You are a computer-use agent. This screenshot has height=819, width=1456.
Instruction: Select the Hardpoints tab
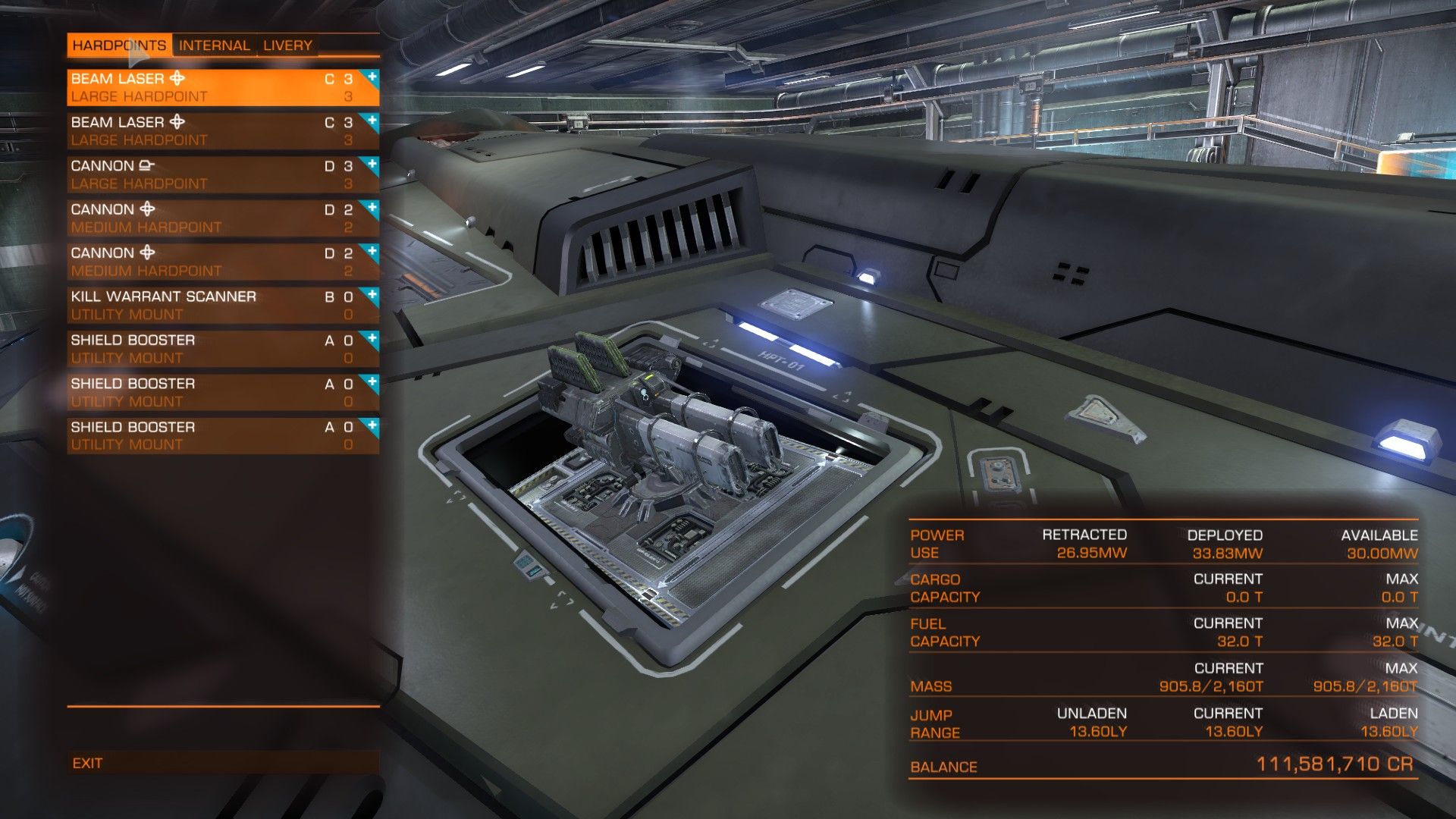119,45
